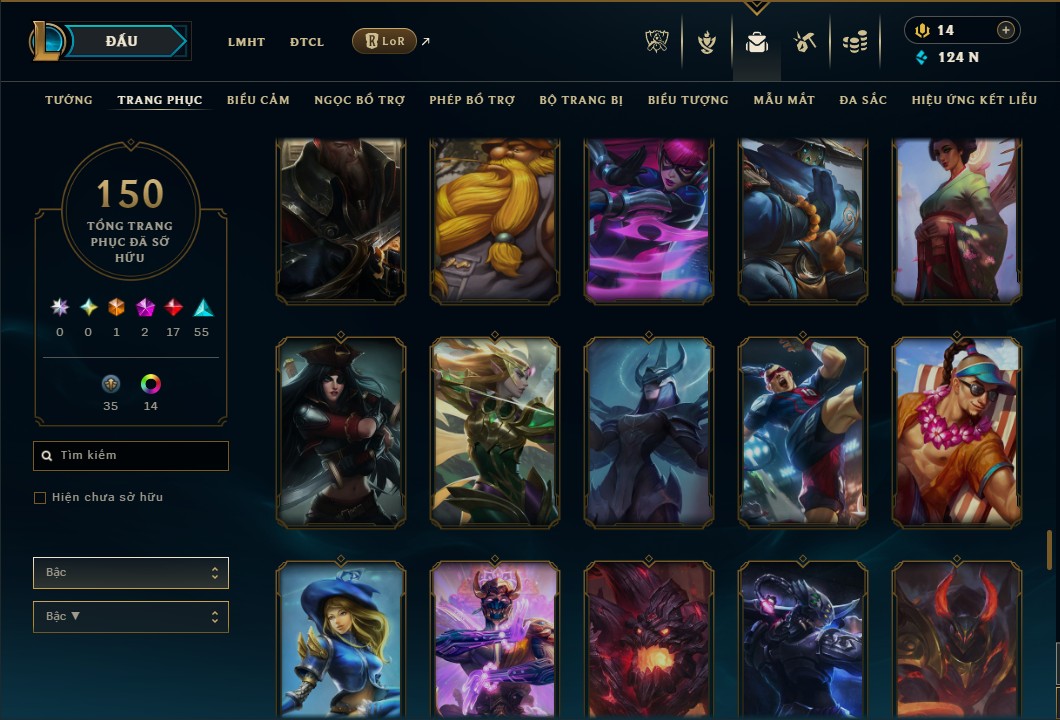Add currency with the plus button

[1005, 30]
